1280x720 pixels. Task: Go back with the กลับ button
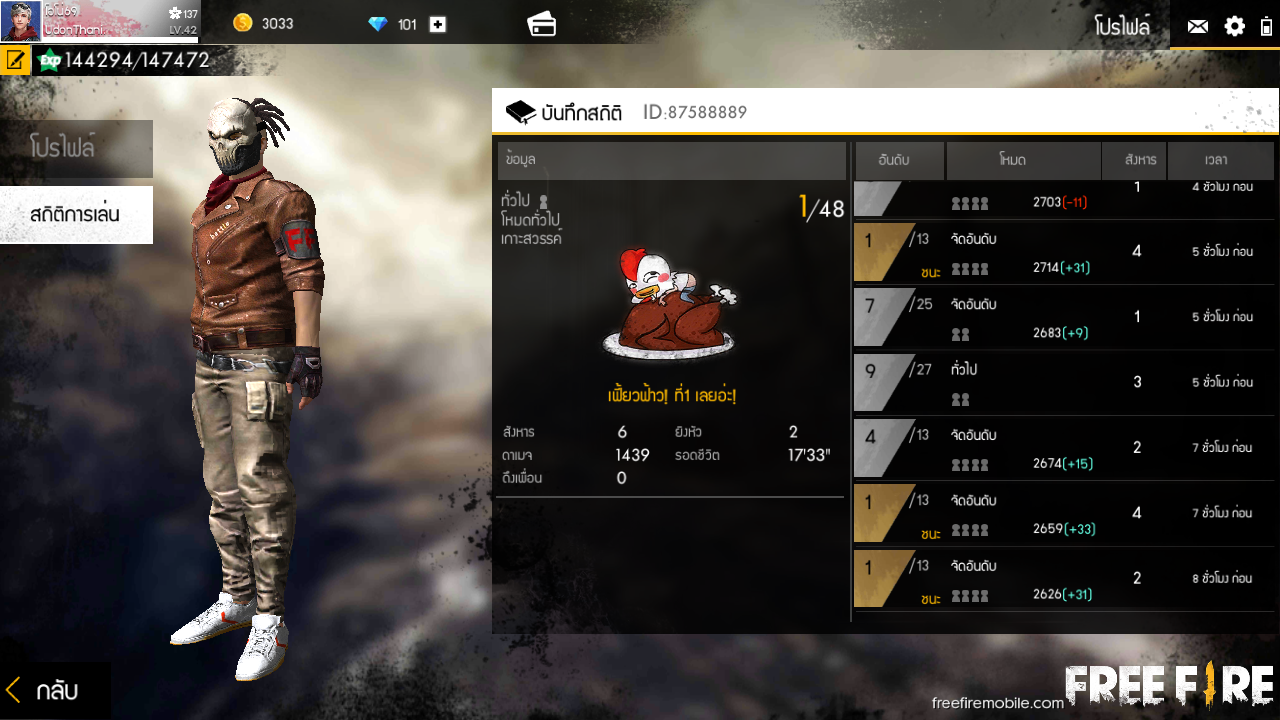coord(45,690)
